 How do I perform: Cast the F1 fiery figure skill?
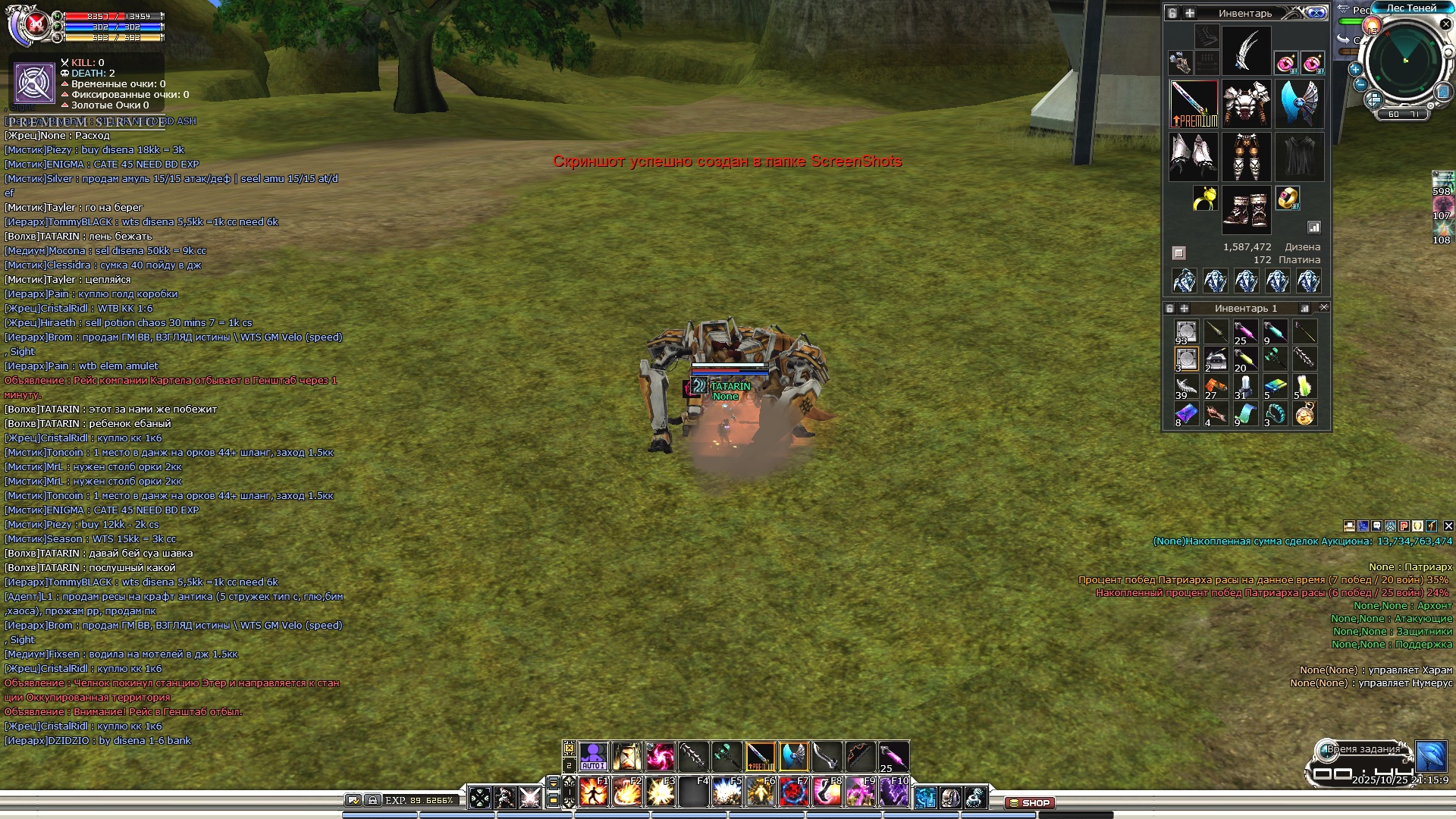(594, 792)
